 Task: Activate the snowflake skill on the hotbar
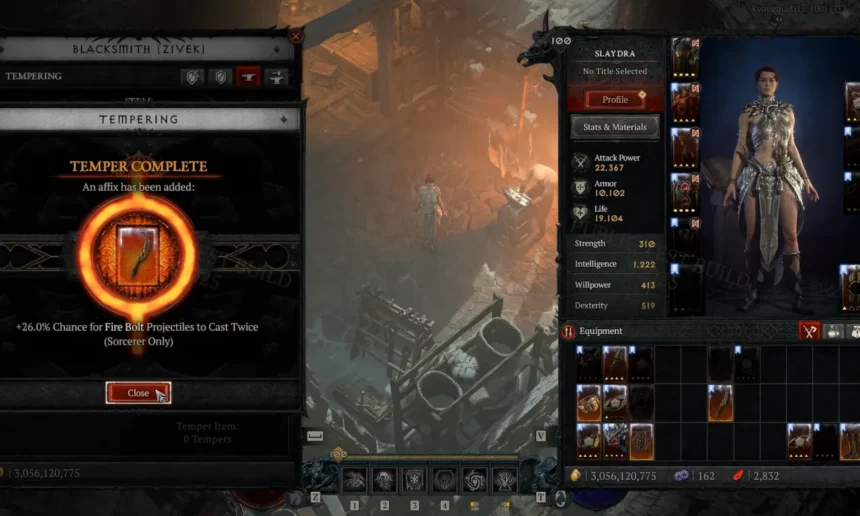click(x=415, y=480)
